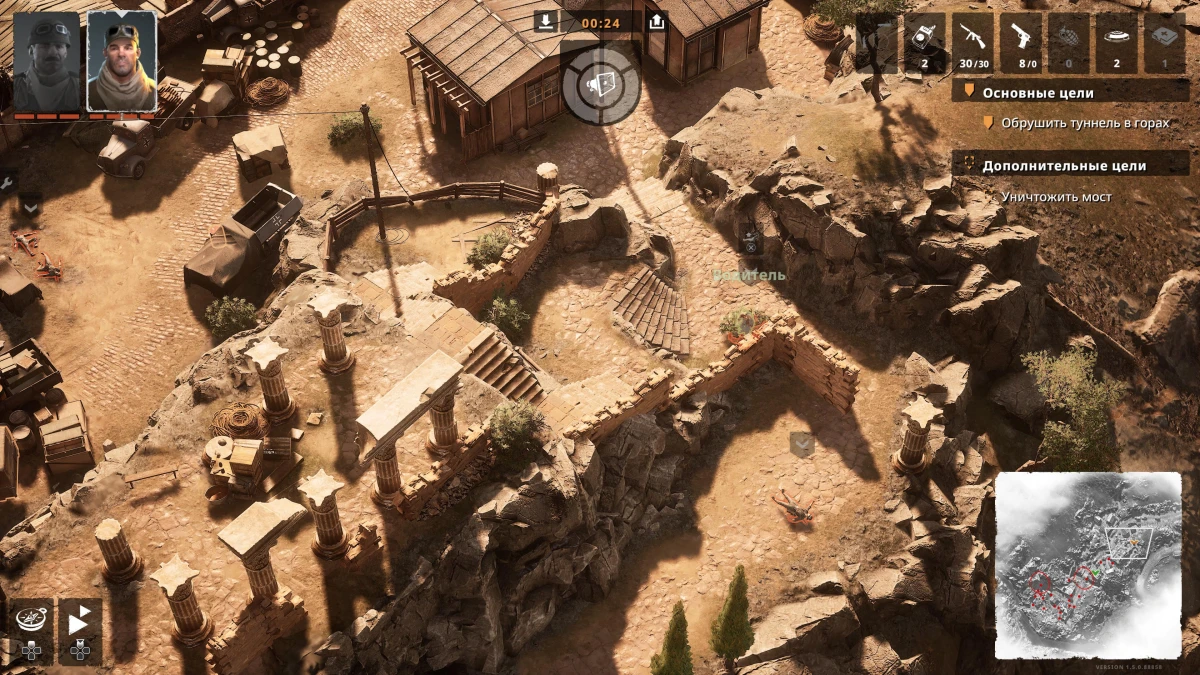Click the minimap
Image resolution: width=1200 pixels, height=675 pixels.
click(x=1088, y=565)
